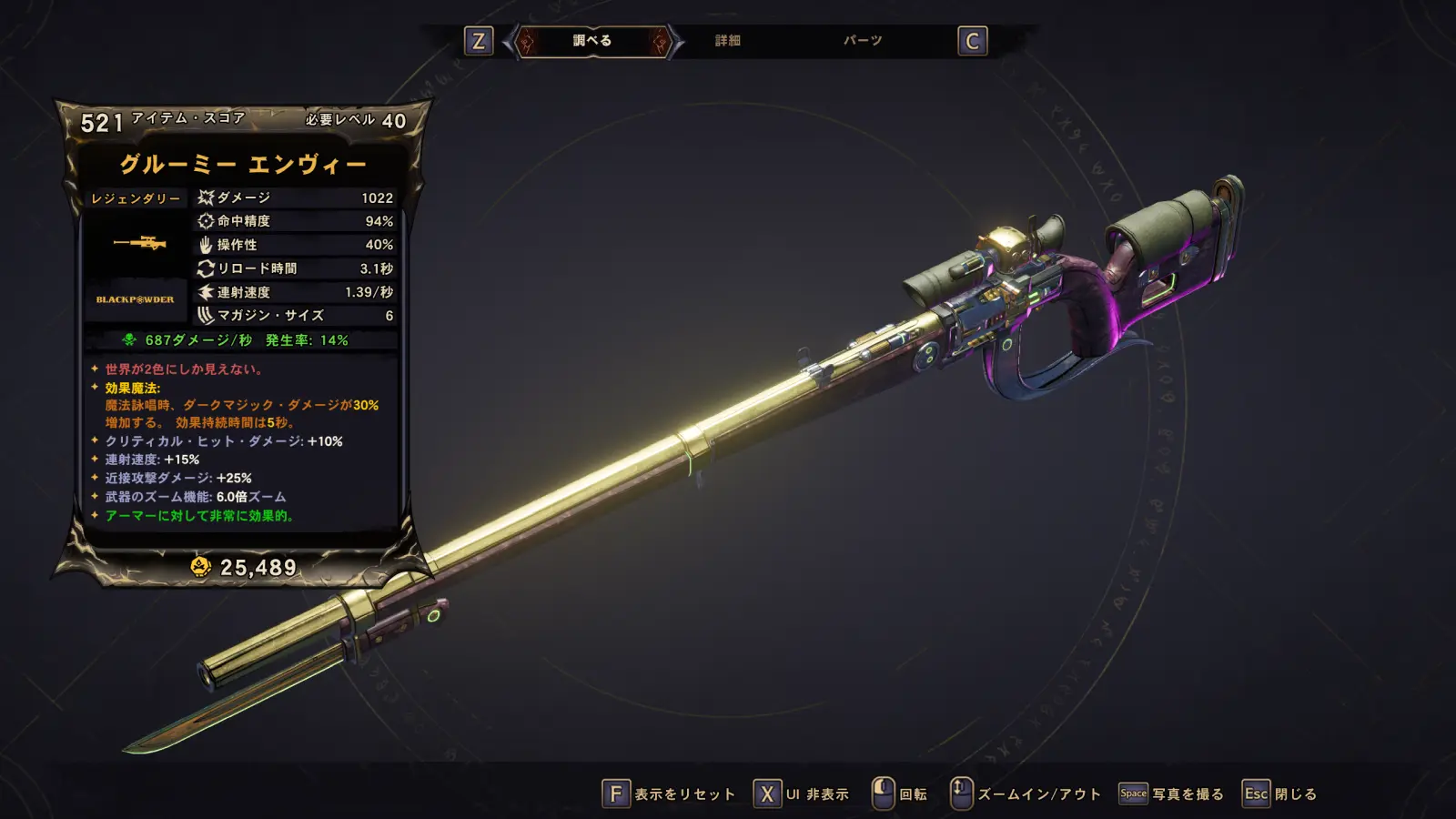Select the 調べる inspect tab
The image size is (1456, 819).
pos(592,41)
